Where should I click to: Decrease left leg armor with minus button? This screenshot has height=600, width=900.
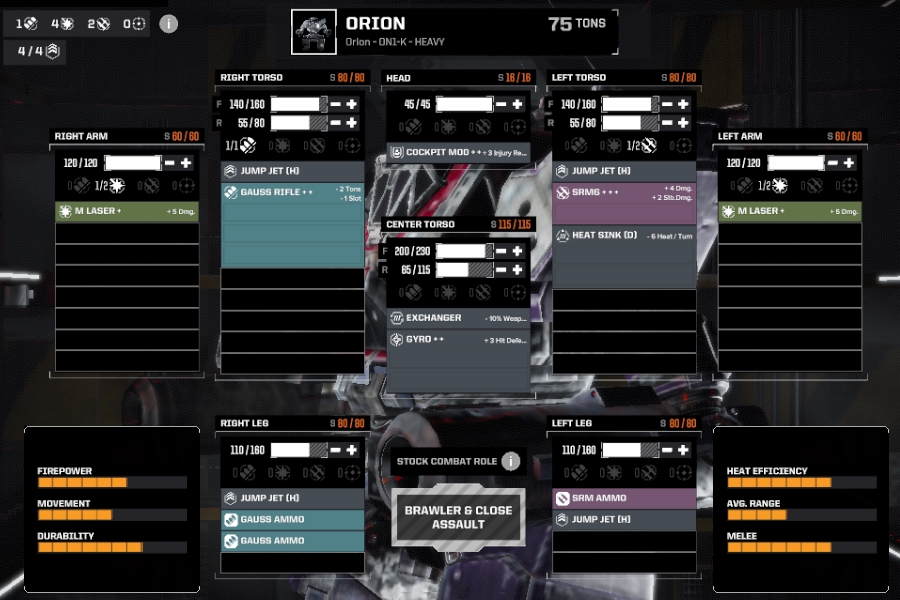click(667, 451)
